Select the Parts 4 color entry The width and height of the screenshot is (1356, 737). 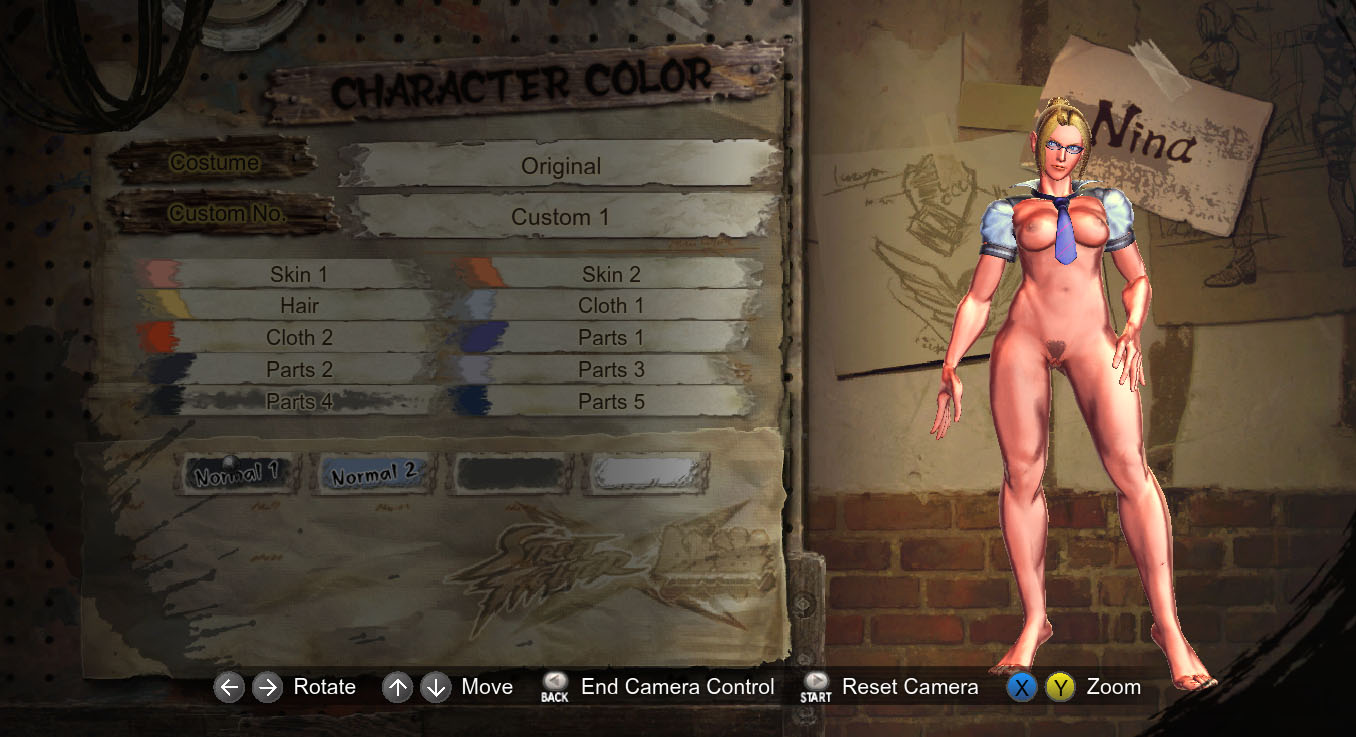point(298,402)
